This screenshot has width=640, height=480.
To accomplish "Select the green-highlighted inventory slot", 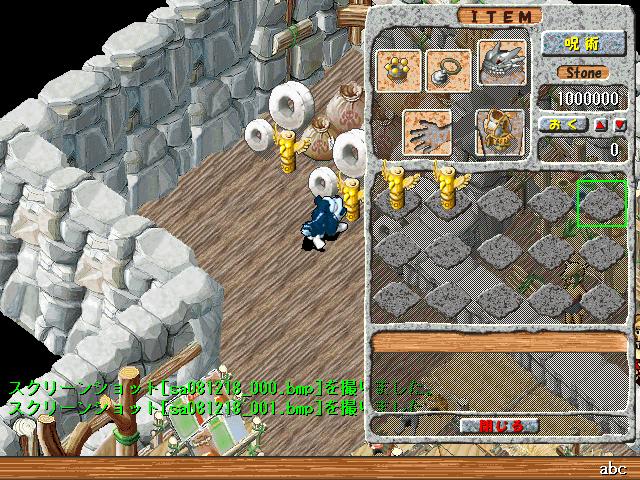I will 603,203.
